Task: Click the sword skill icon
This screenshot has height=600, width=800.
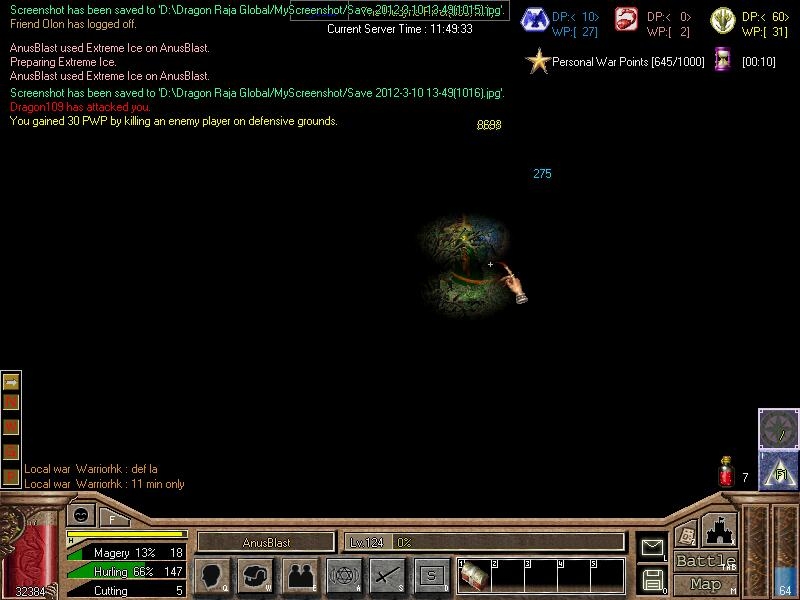Action: point(387,576)
